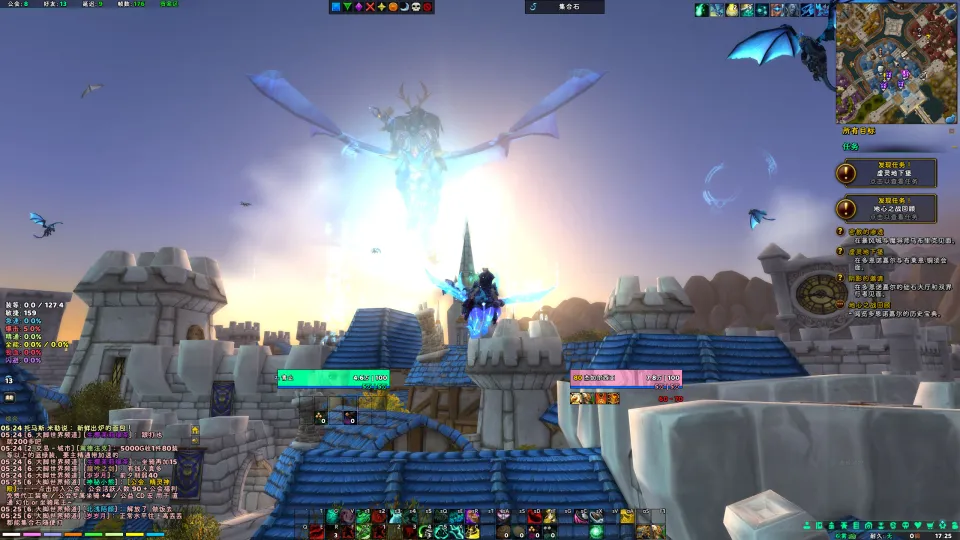Choose the green triangle raid marker
The image size is (960, 540).
click(348, 7)
